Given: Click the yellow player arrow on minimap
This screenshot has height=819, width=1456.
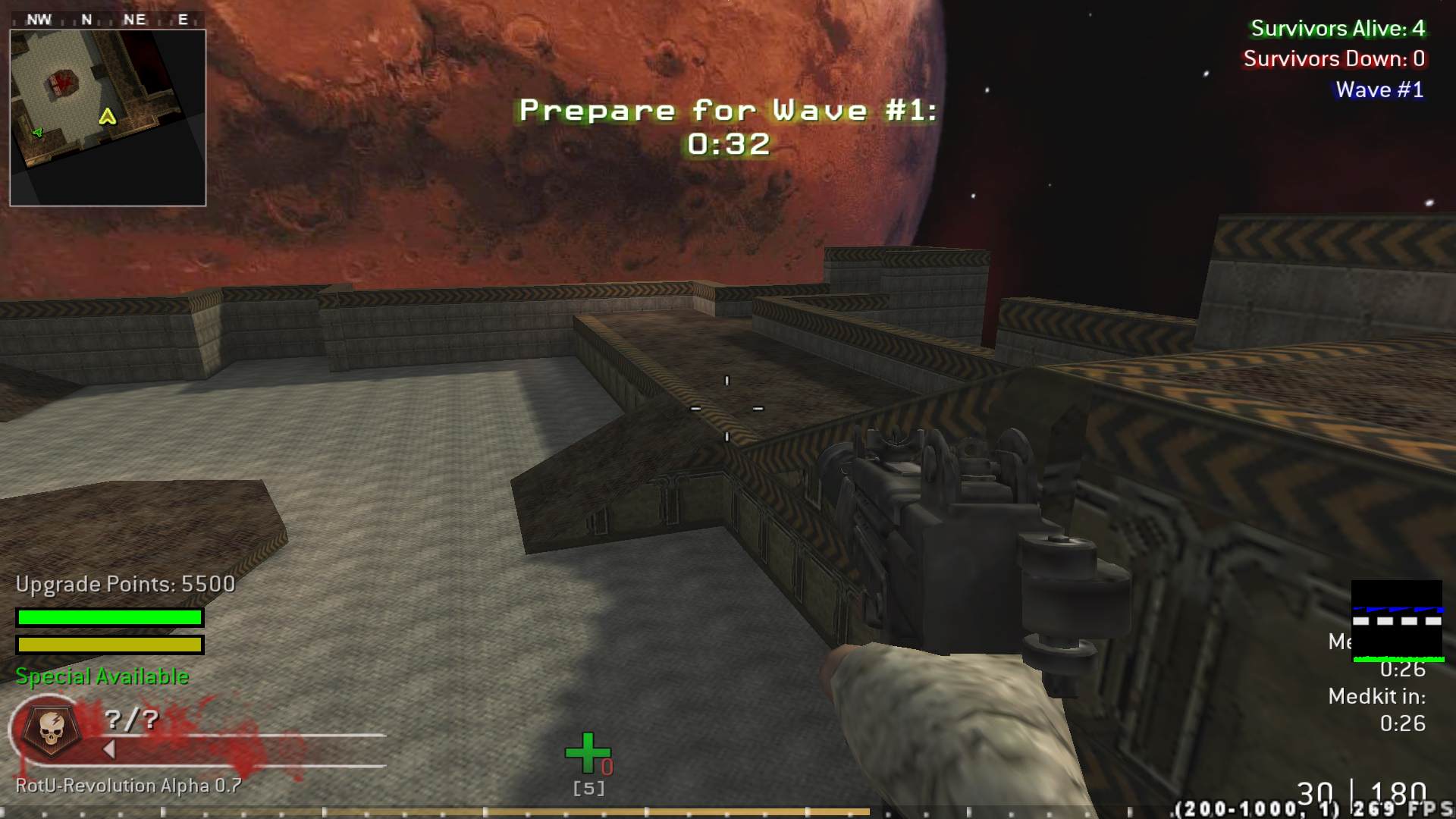Looking at the screenshot, I should coord(108,118).
